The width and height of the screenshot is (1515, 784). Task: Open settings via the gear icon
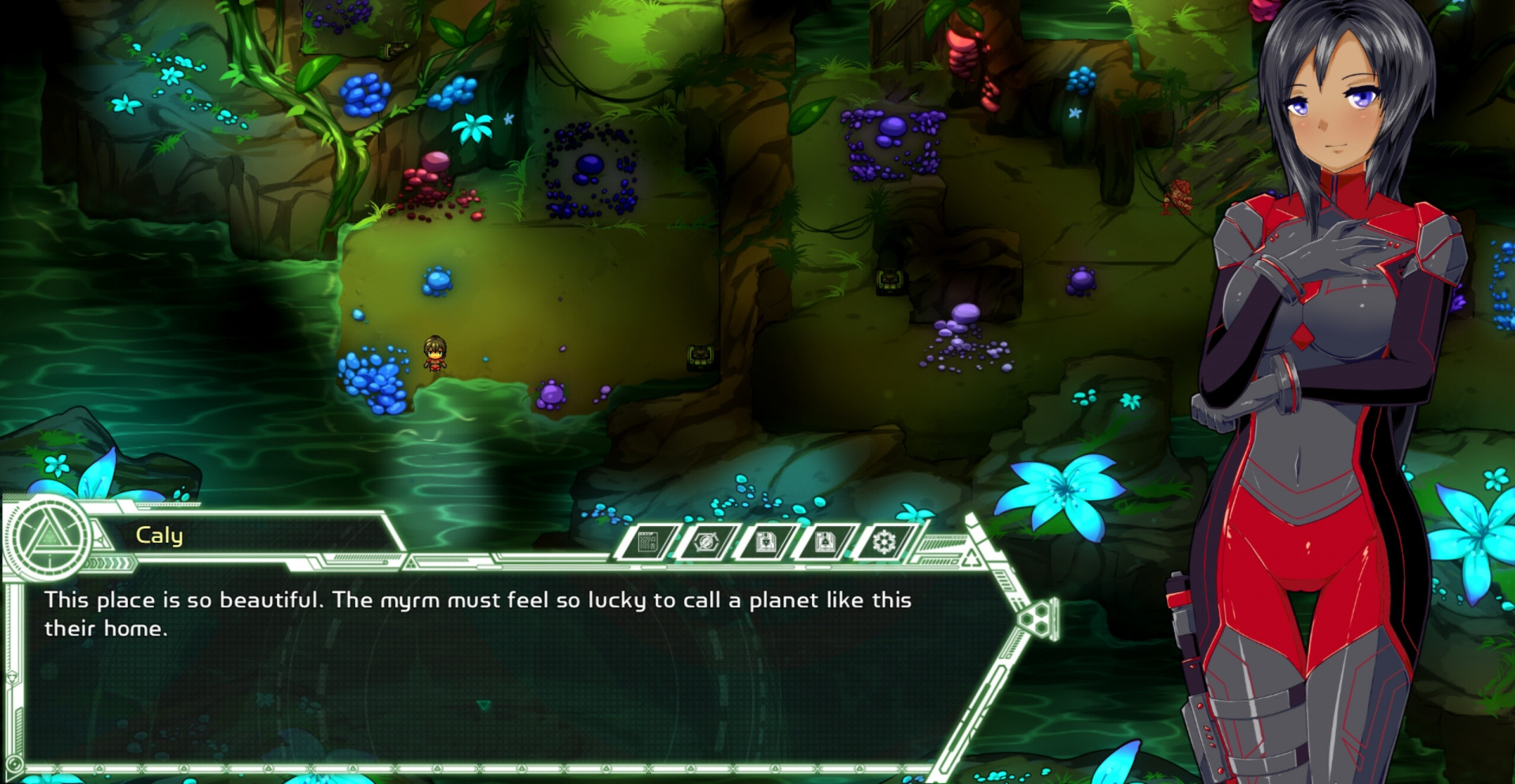pos(884,543)
